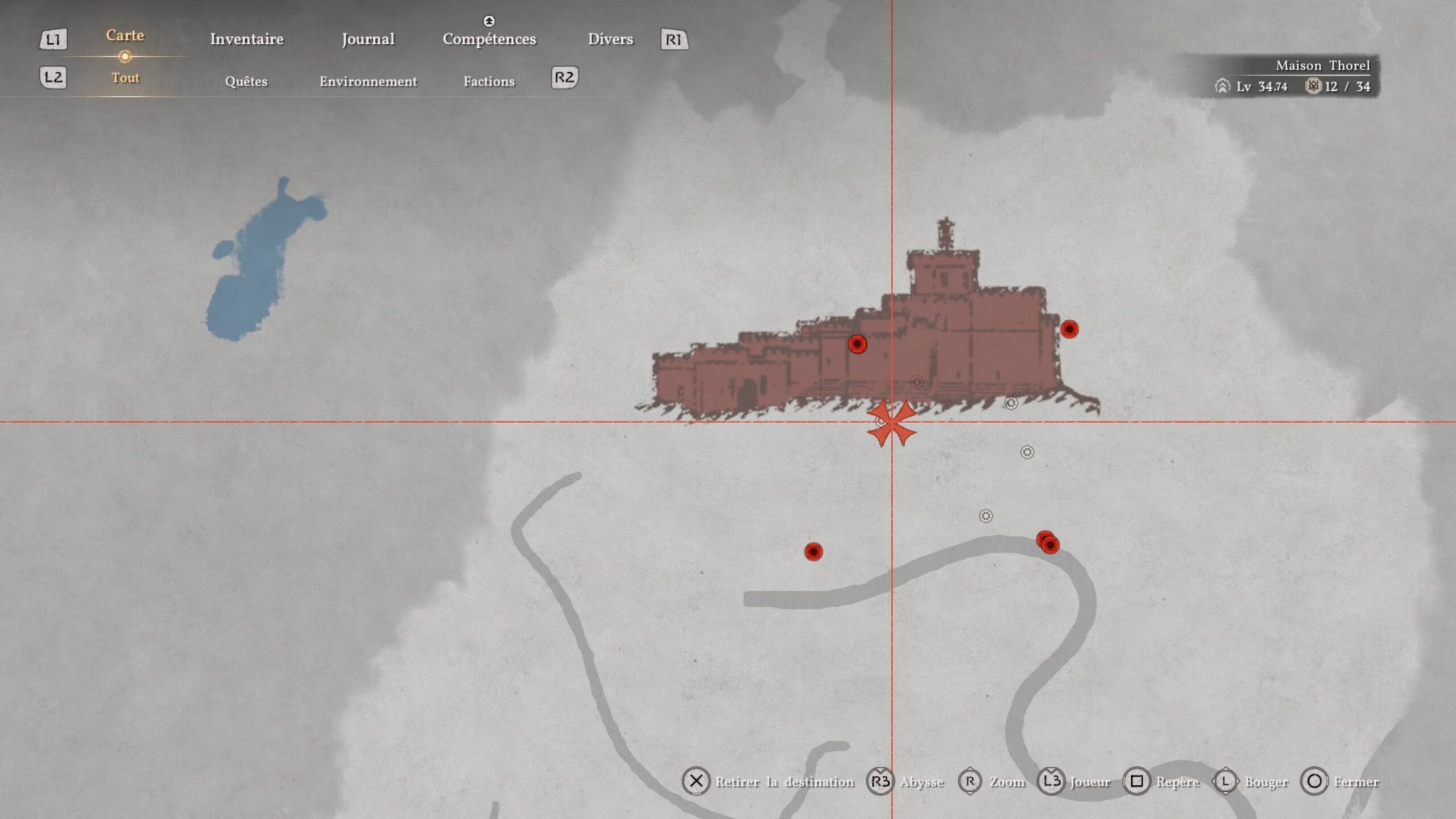Click the red marker right of the castle
Viewport: 1456px width, 819px height.
coord(1069,329)
